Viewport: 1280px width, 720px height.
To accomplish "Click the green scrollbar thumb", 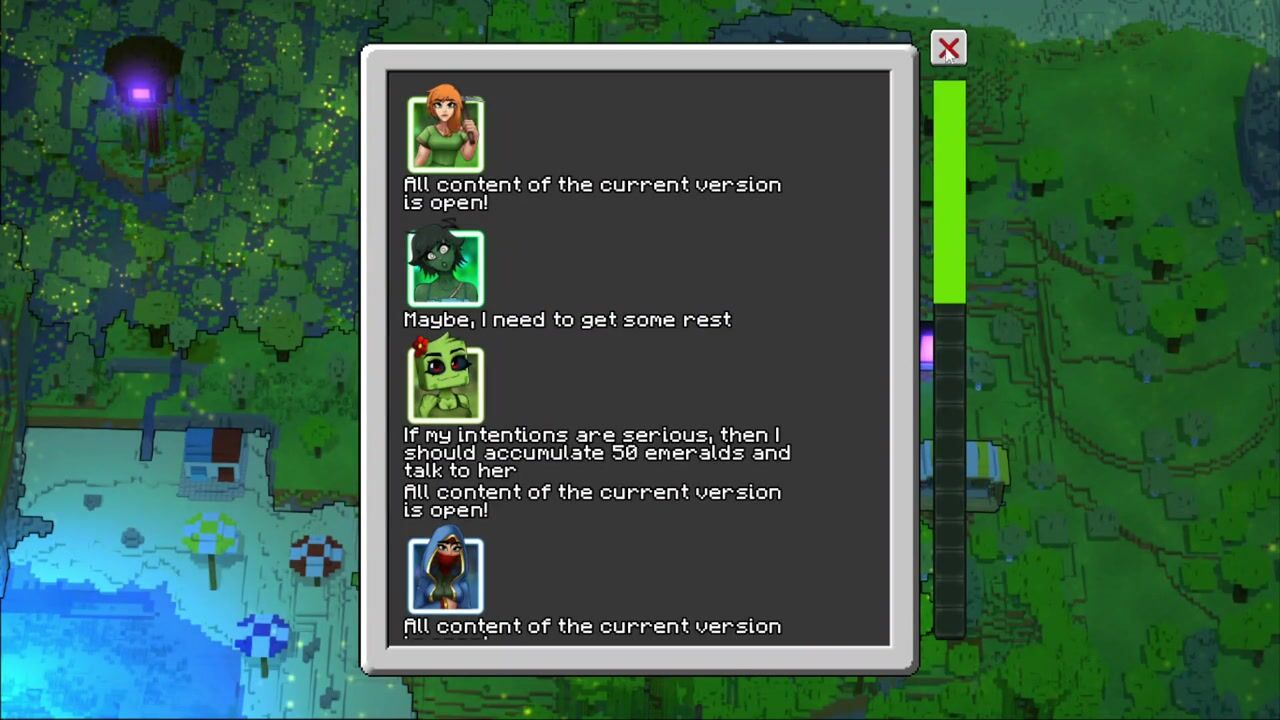I will pyautogui.click(x=949, y=192).
